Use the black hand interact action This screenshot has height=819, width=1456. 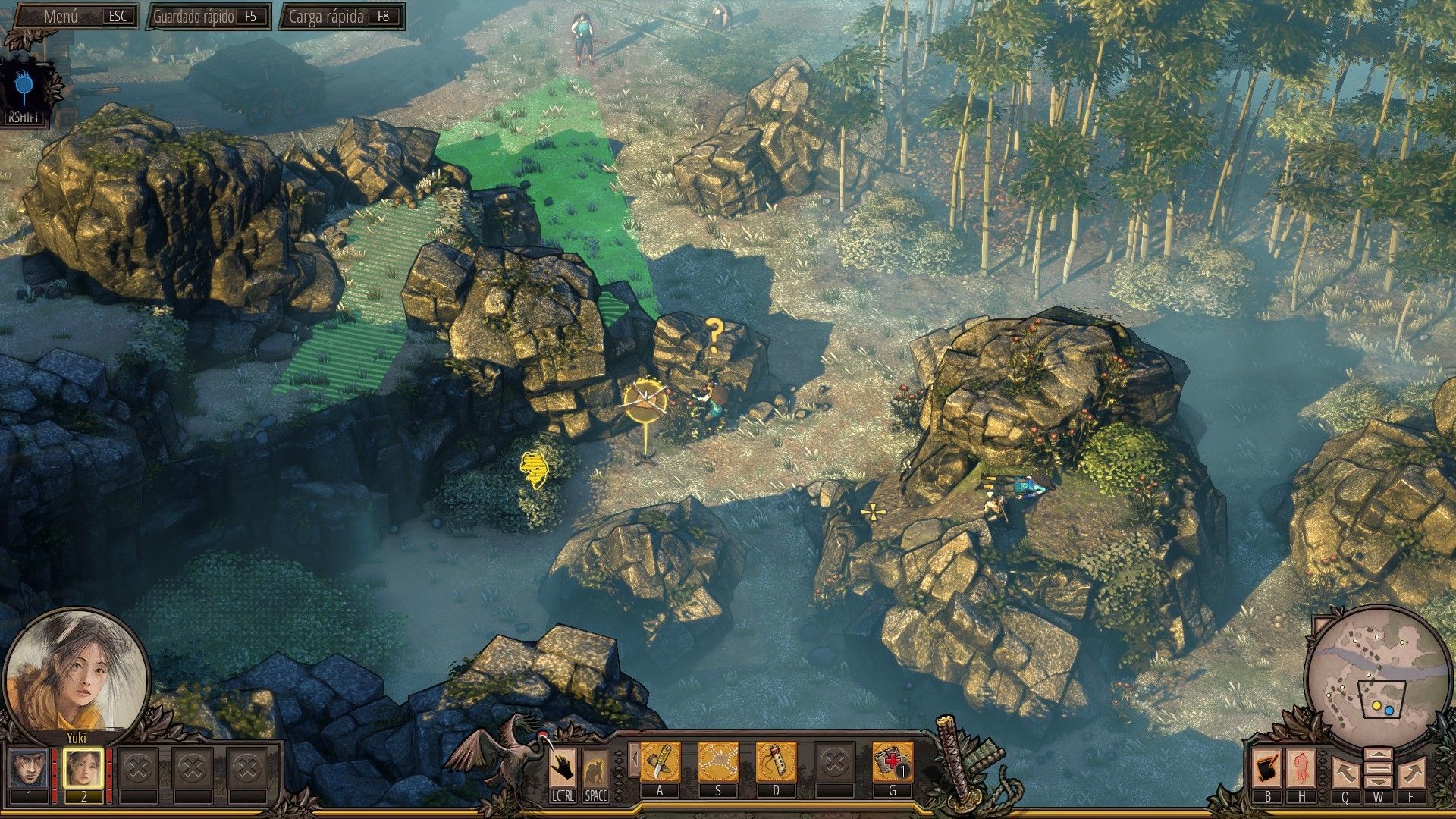click(563, 767)
